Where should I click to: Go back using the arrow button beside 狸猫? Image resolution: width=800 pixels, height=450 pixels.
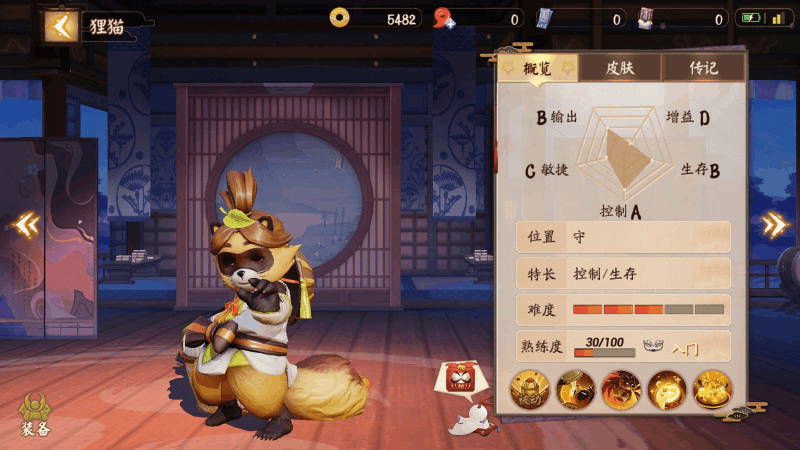[x=61, y=26]
